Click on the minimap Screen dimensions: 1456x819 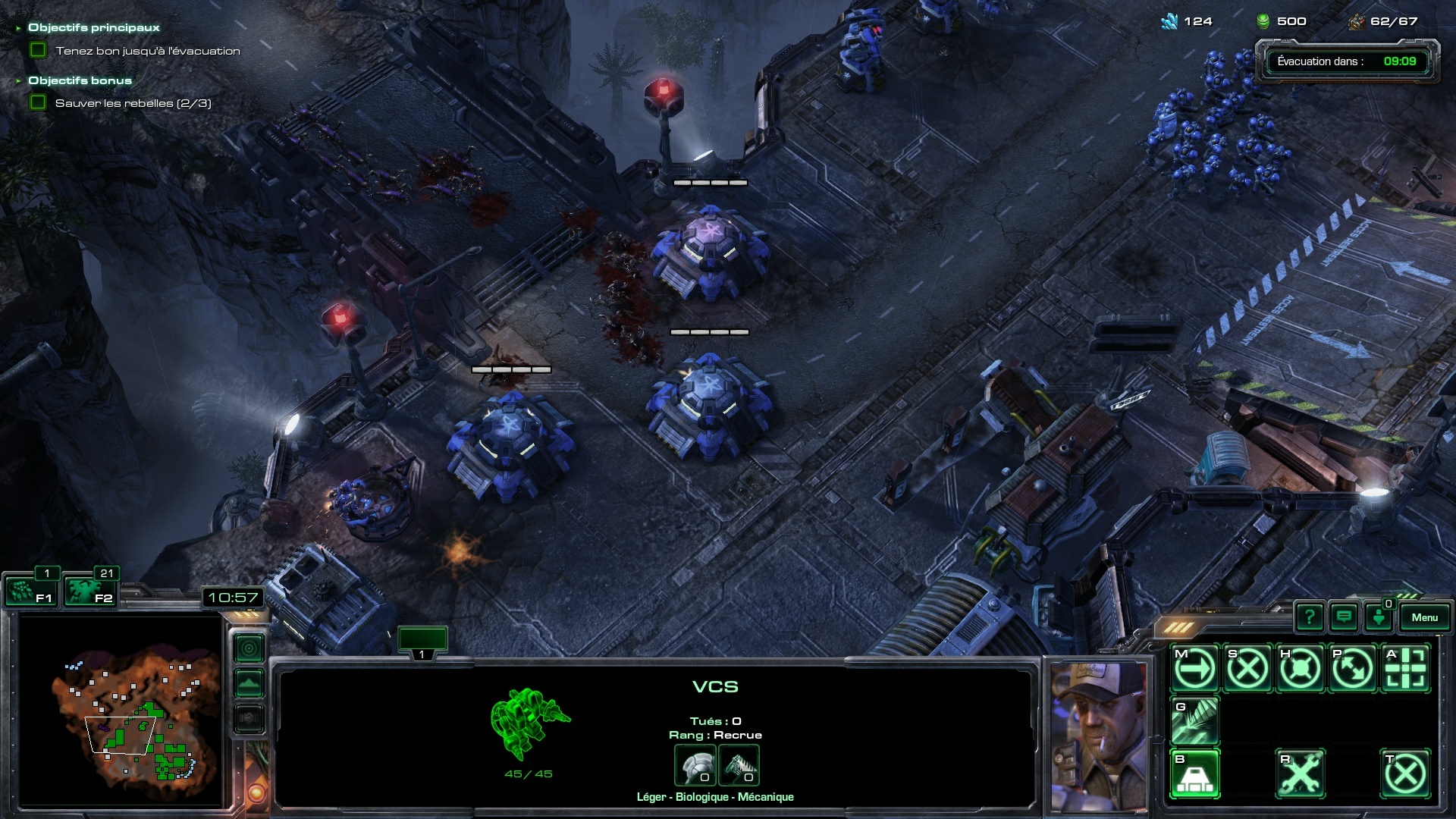tap(121, 711)
